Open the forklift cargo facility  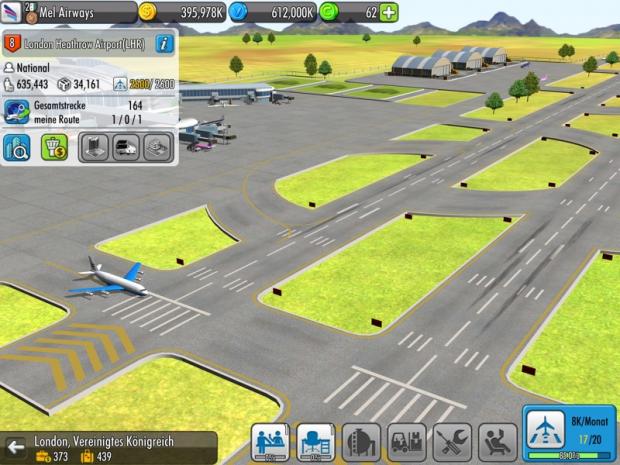coord(406,442)
